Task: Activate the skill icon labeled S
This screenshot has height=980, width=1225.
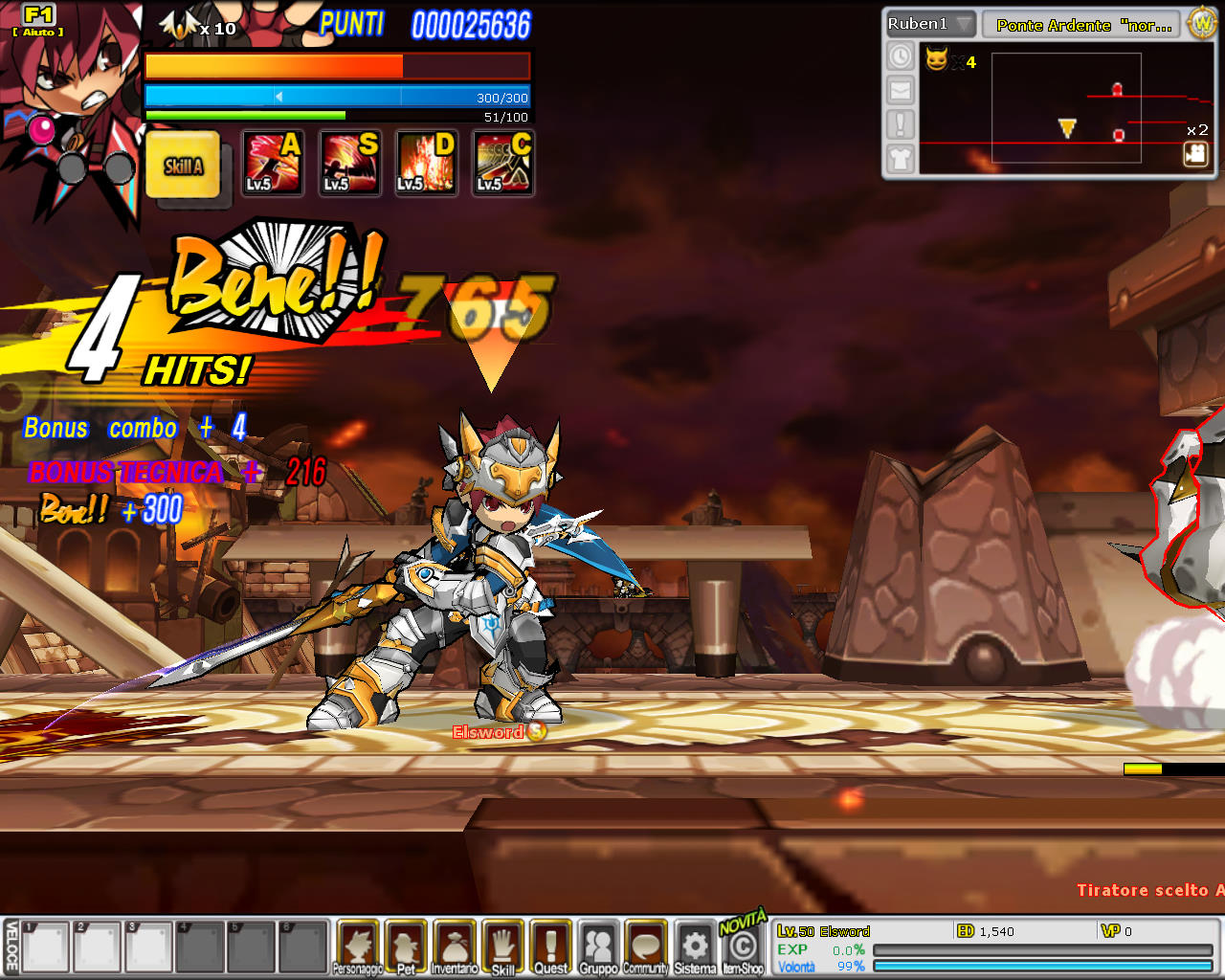Action: pos(349,163)
